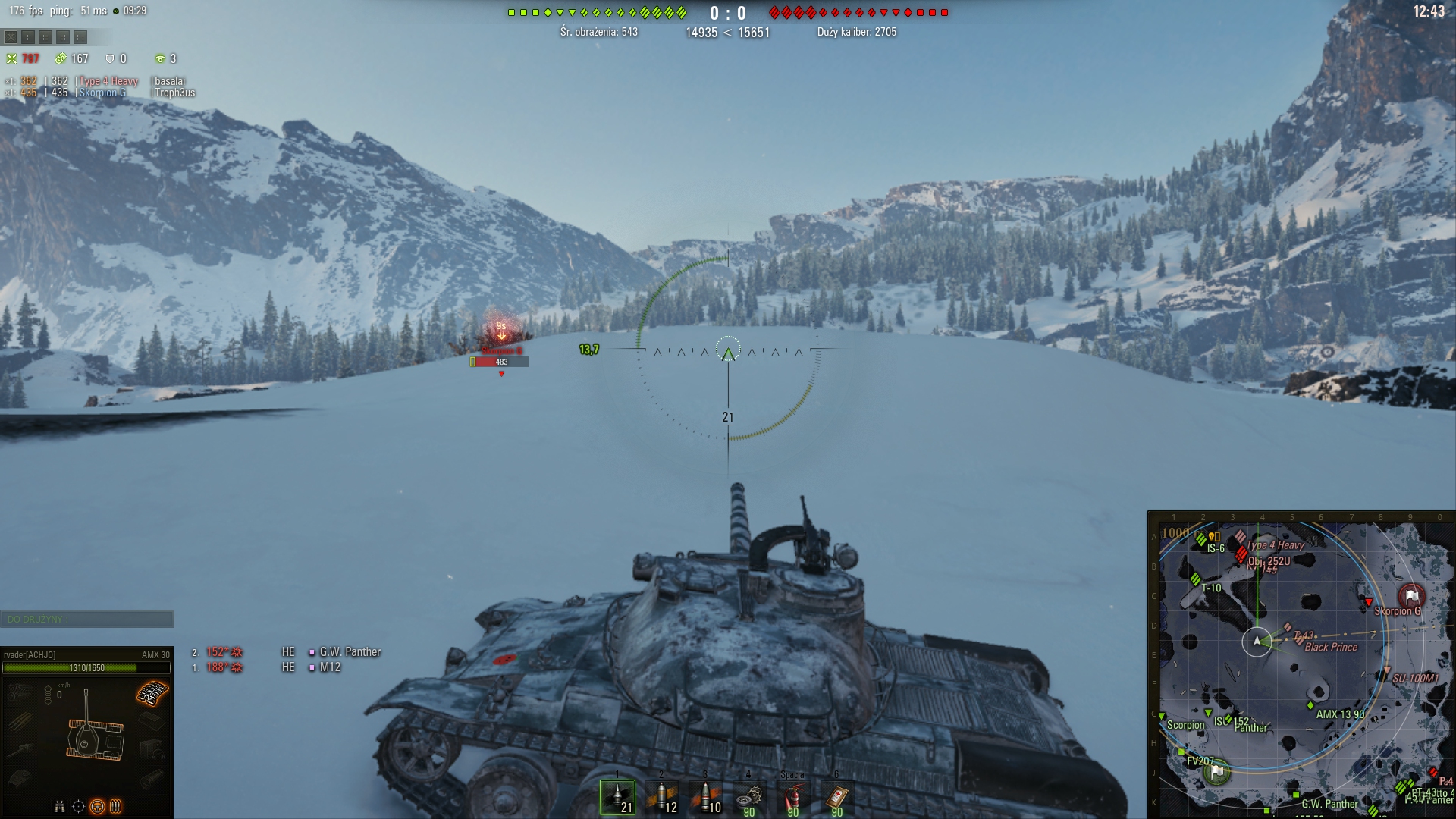This screenshot has height=819, width=1456.
Task: Select the Skorpion G marker on minimap
Action: [1397, 611]
